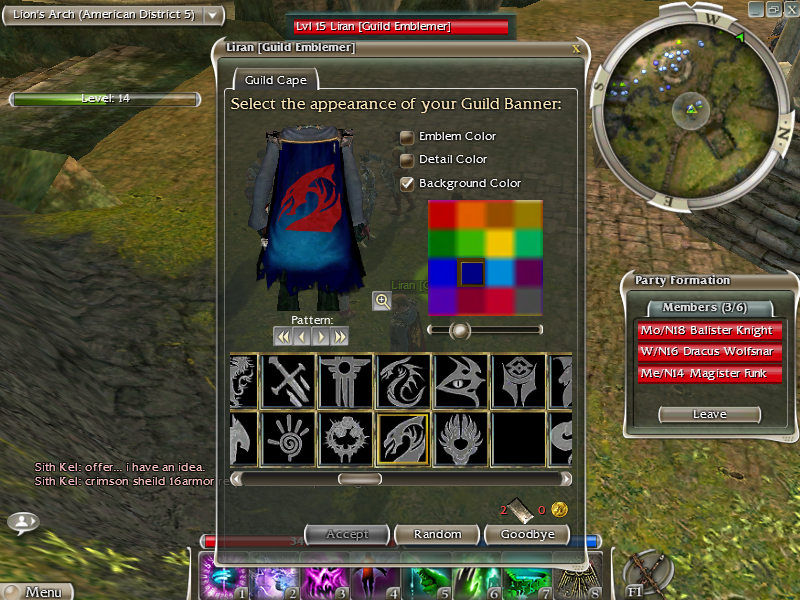Screen dimensions: 800x600
Task: Leave the party
Action: tap(709, 414)
